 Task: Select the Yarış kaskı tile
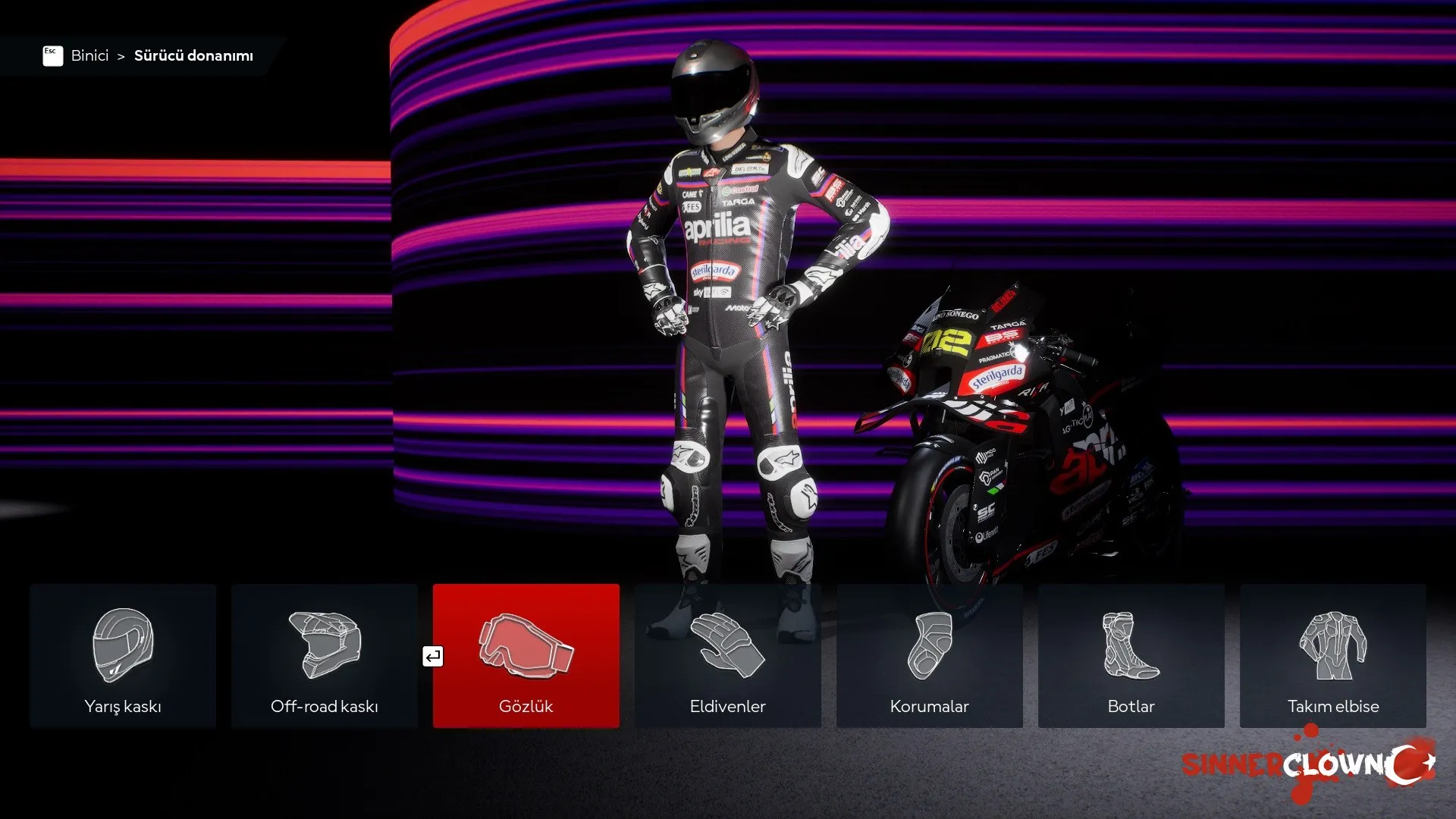(123, 656)
